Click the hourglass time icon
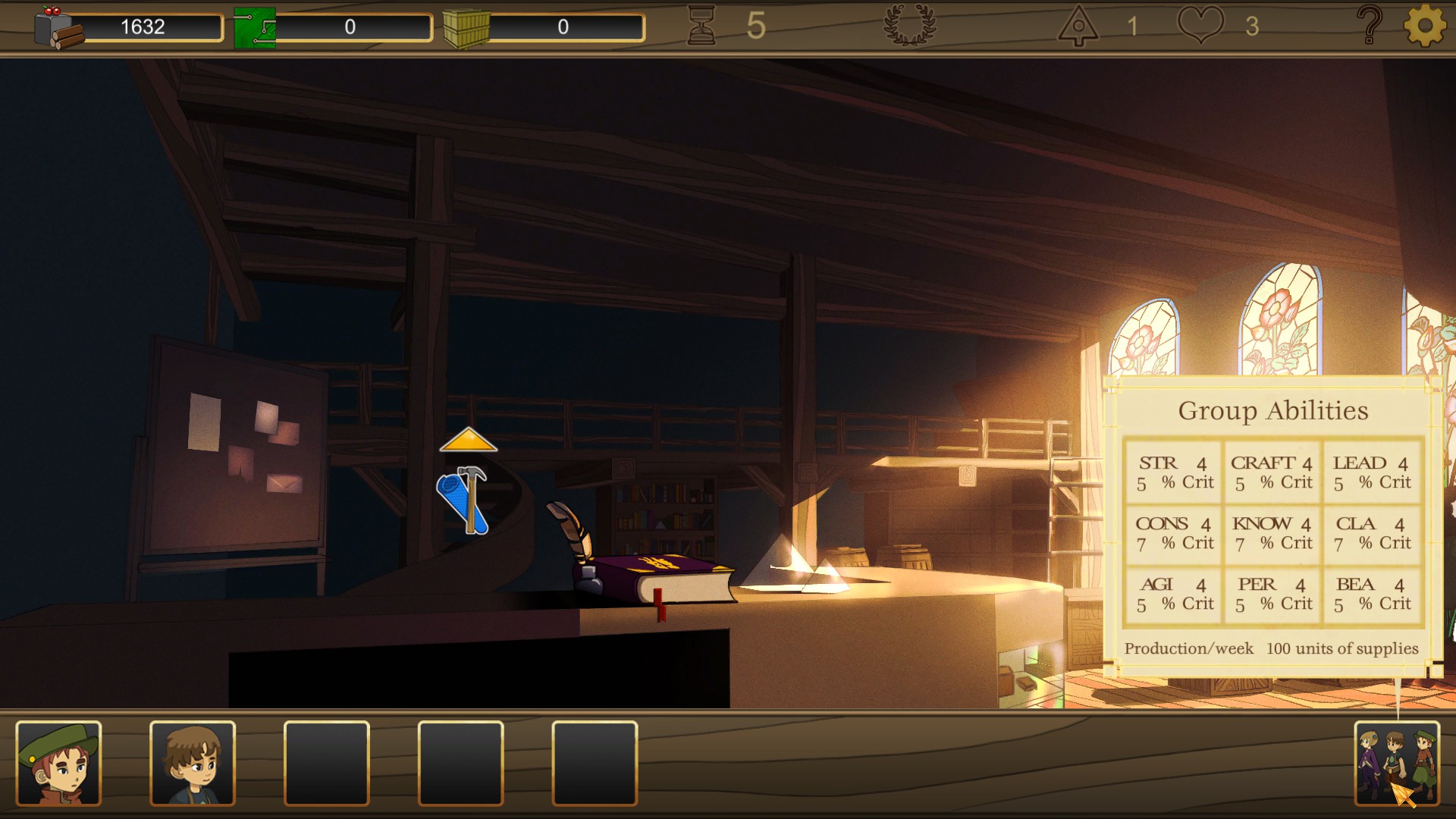1456x819 pixels. (703, 25)
